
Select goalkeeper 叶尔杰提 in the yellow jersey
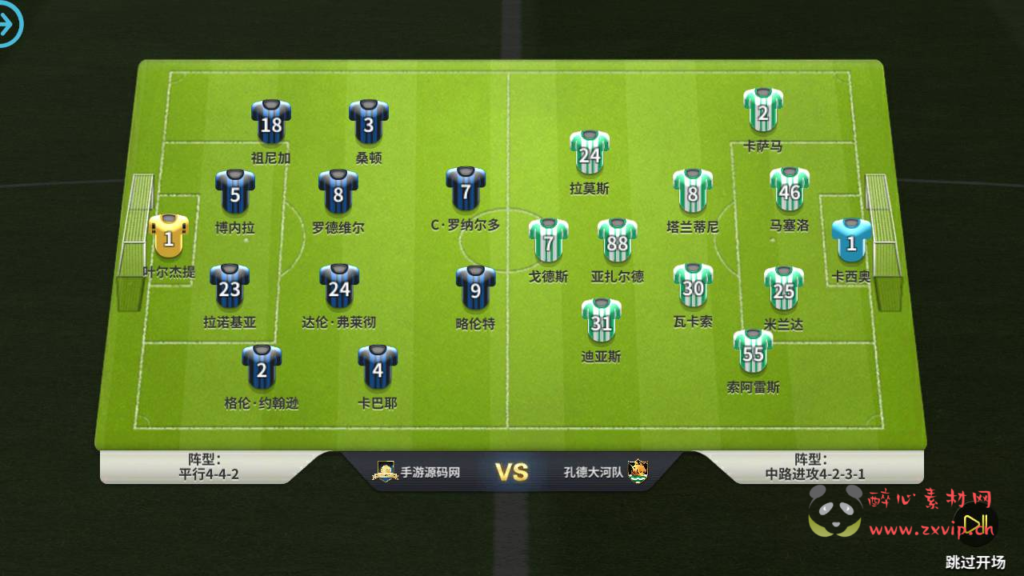168,238
